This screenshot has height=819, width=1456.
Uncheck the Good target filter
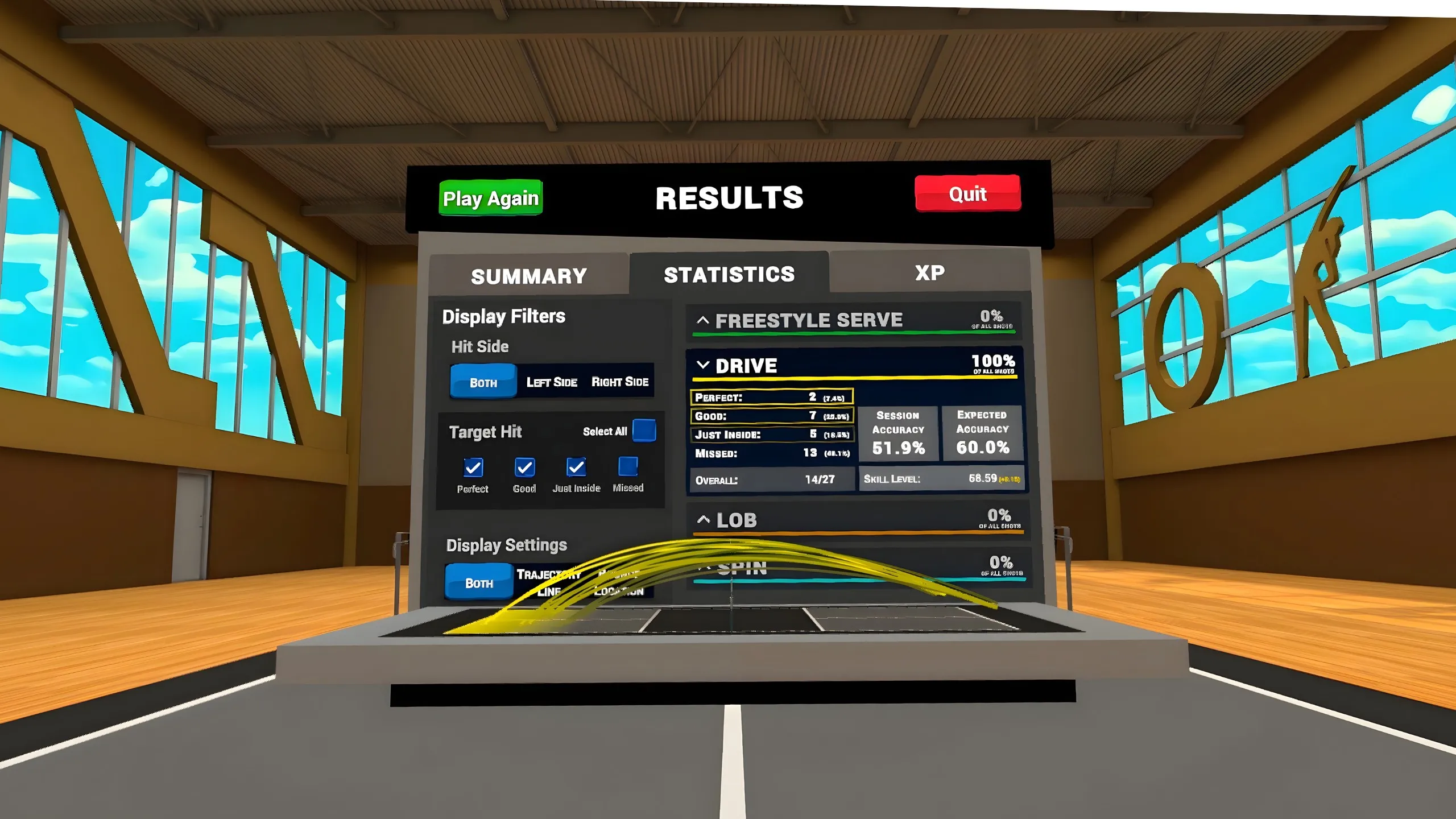point(524,468)
